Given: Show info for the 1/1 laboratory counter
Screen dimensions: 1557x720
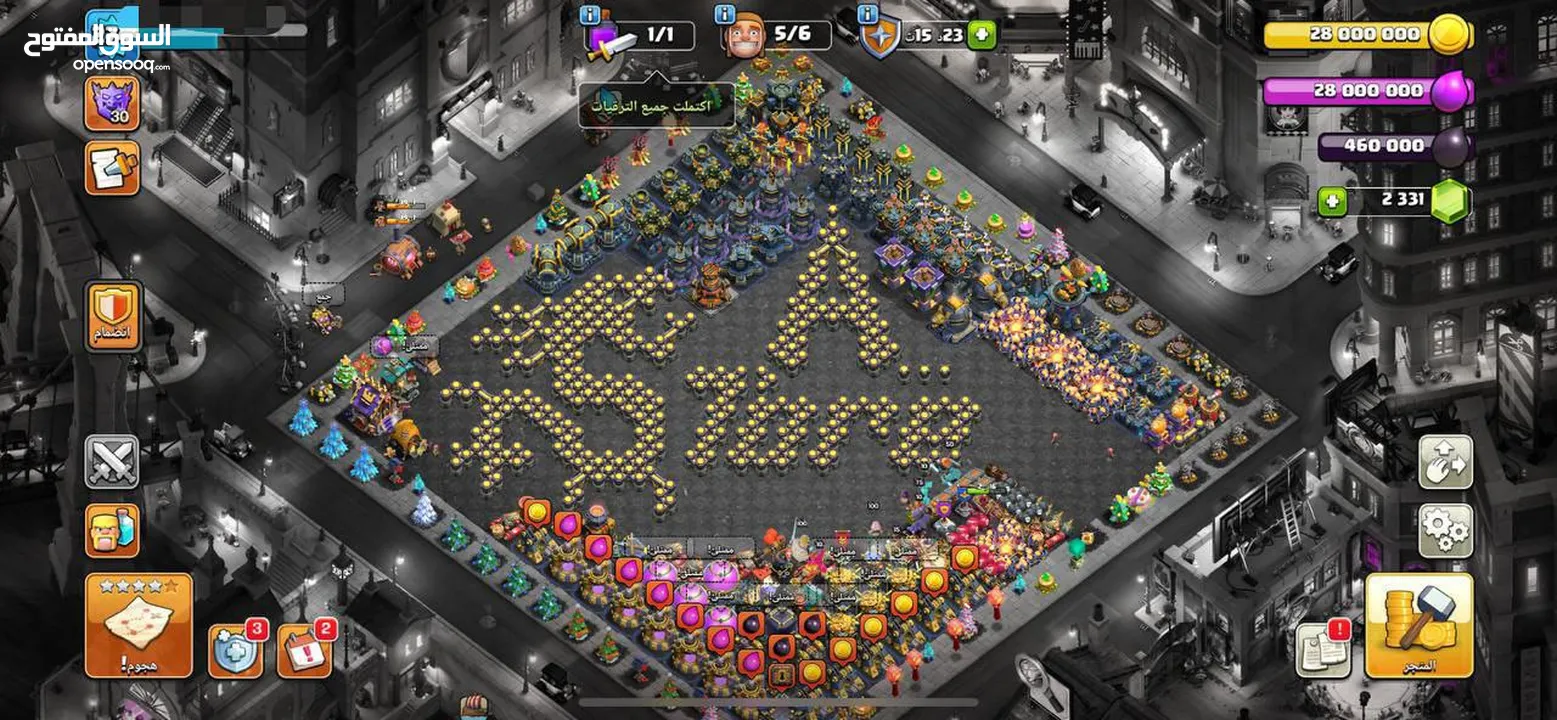Looking at the screenshot, I should [590, 14].
